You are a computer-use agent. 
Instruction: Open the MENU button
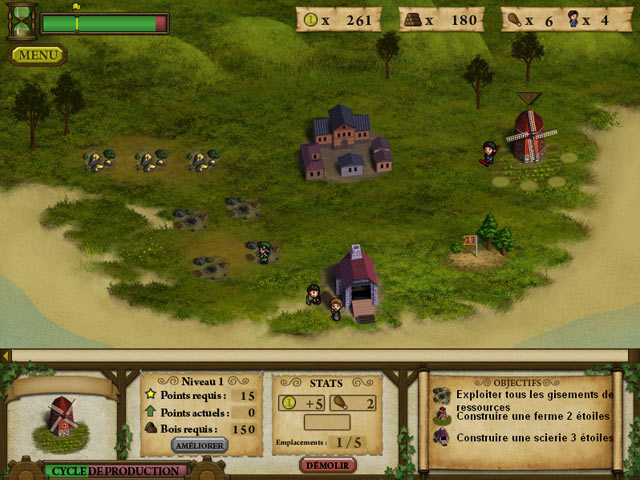38,54
